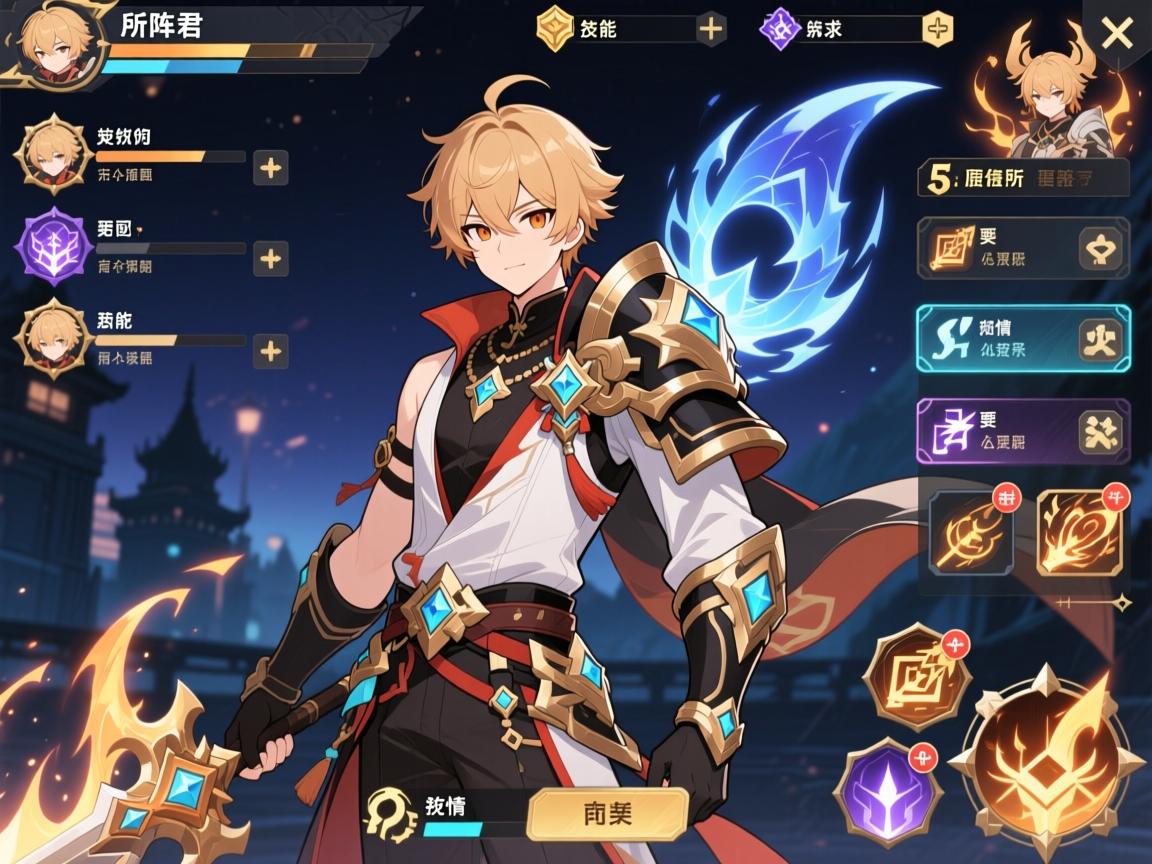Click the plus beside the purple emblem row

tap(270, 259)
